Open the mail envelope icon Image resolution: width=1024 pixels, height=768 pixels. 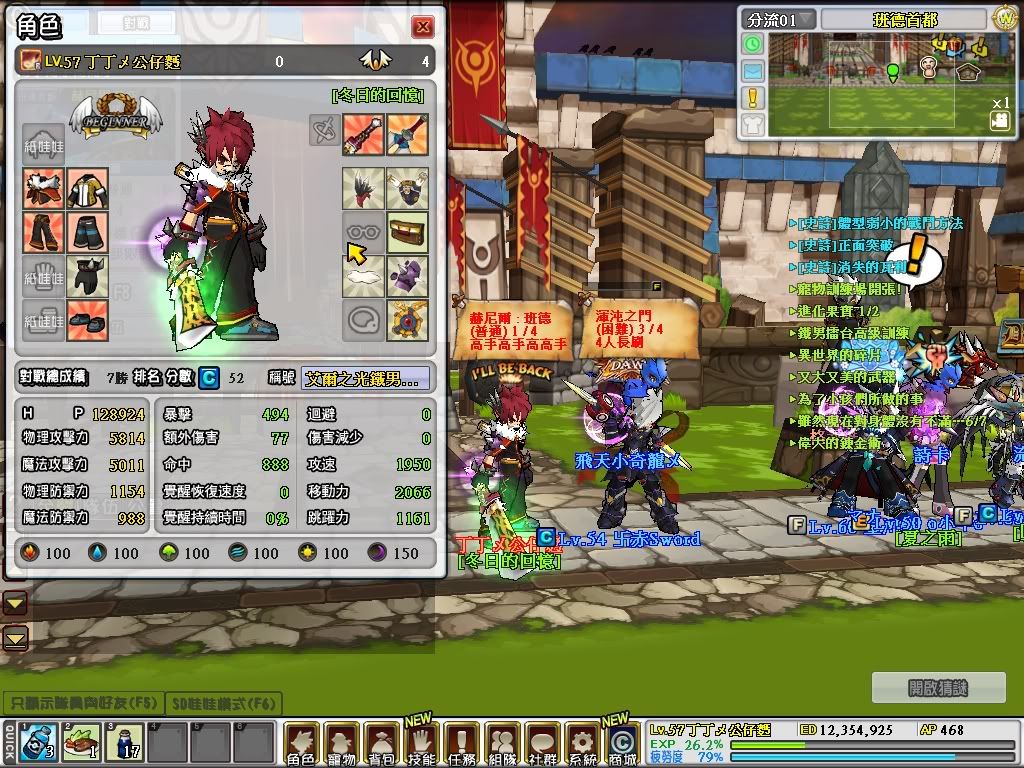(753, 71)
